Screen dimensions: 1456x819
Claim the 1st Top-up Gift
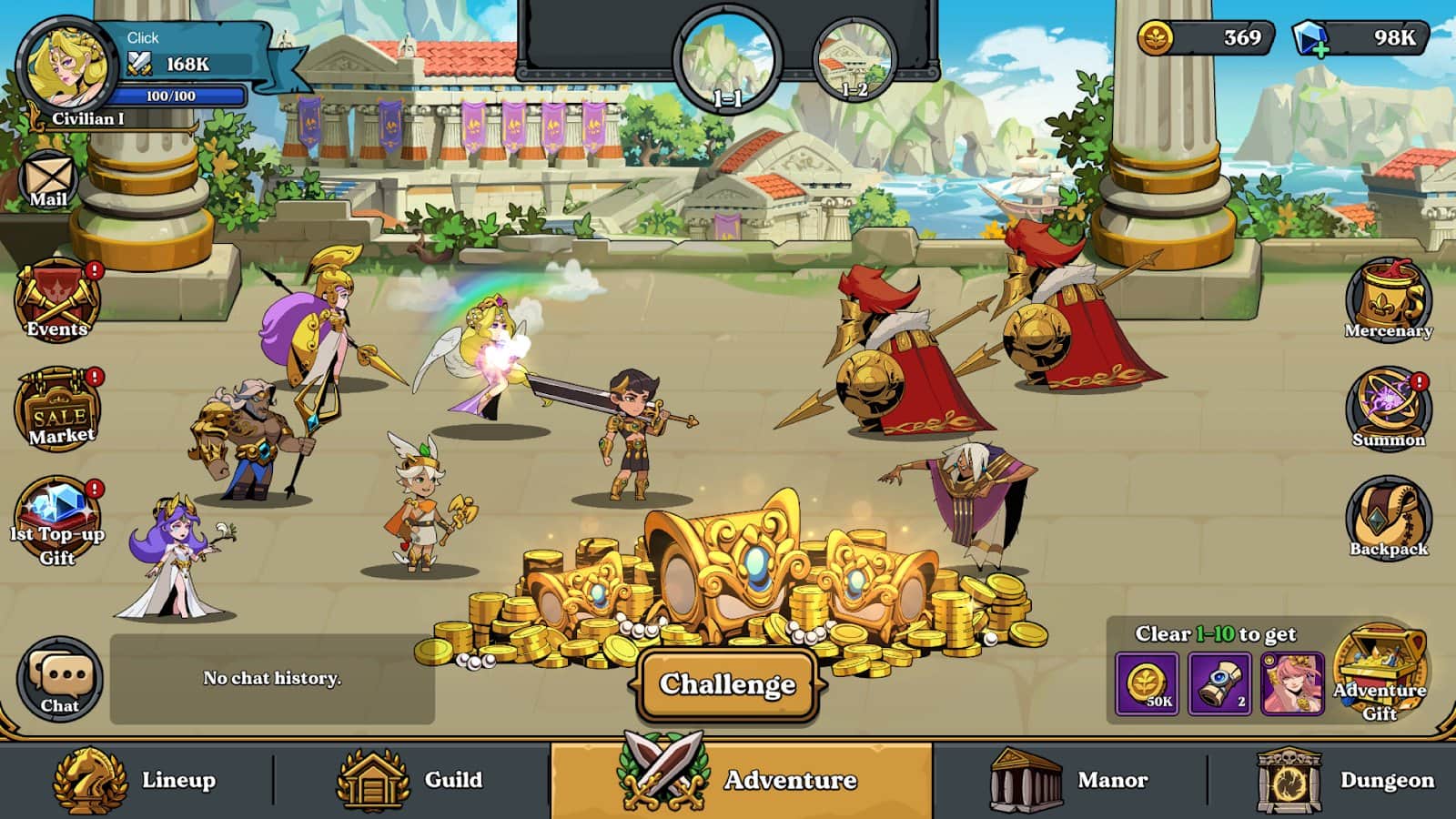click(x=58, y=521)
